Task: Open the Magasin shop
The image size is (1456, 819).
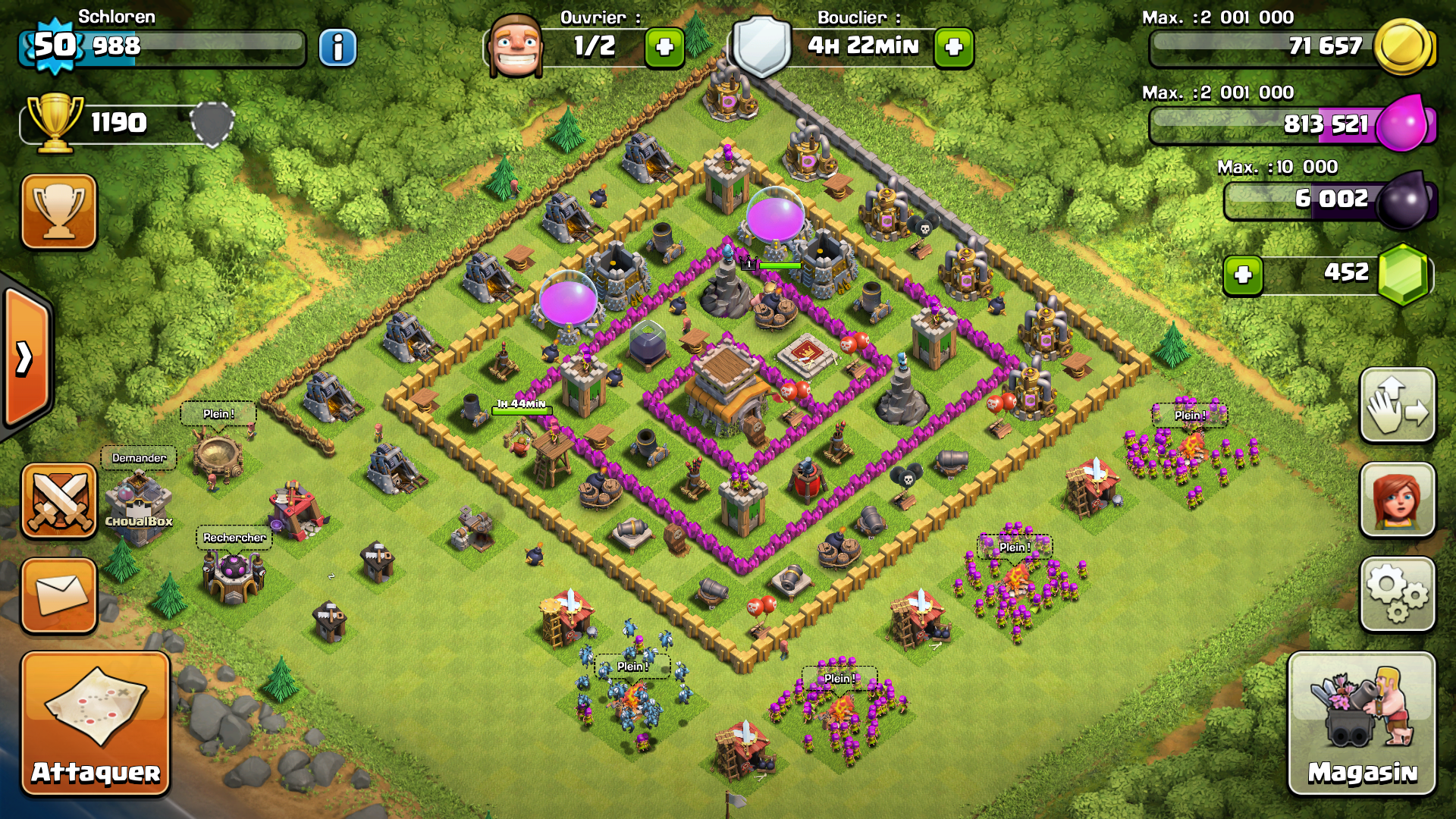Action: pyautogui.click(x=1361, y=723)
